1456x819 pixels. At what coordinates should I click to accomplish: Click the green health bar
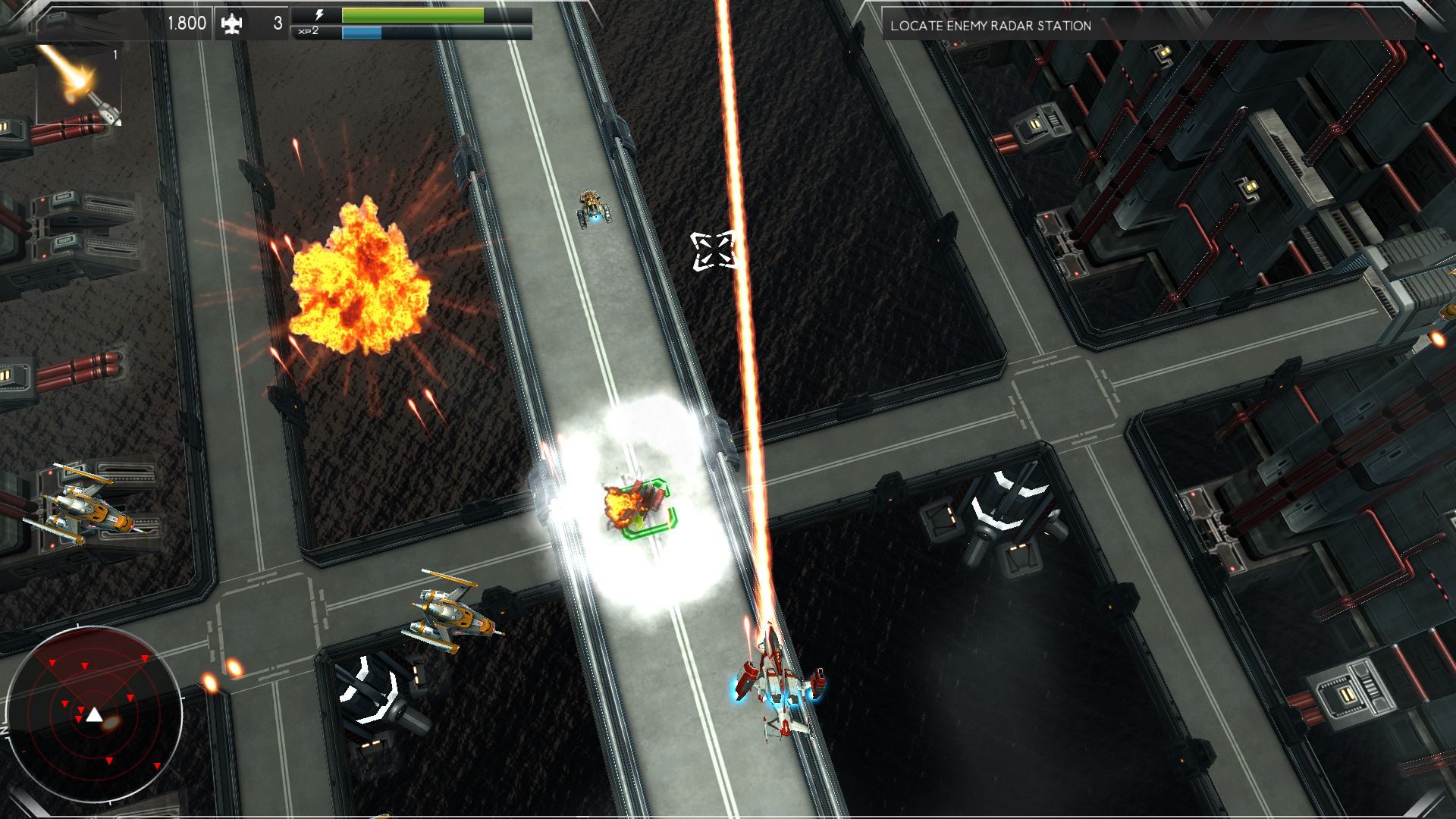(413, 14)
